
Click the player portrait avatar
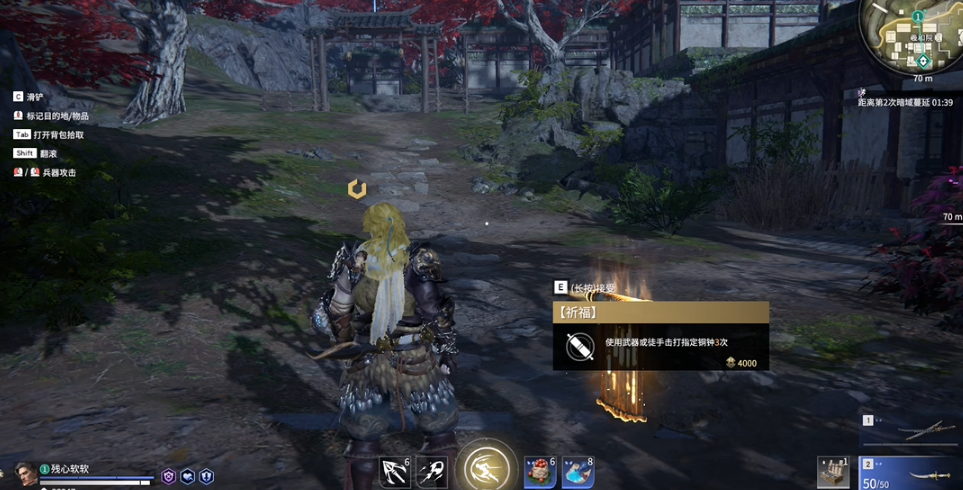click(x=25, y=472)
